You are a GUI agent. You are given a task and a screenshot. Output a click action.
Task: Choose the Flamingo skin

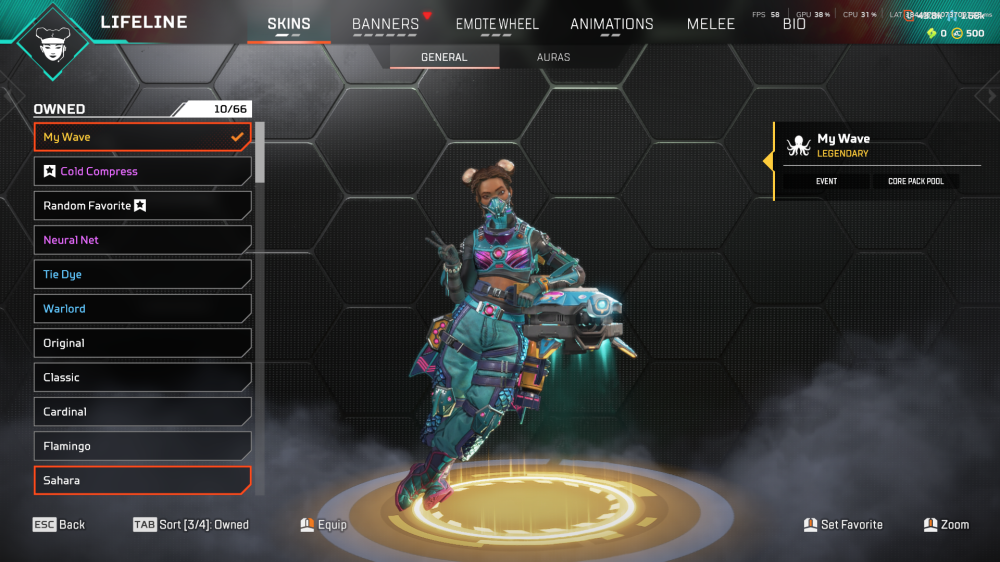pyautogui.click(x=142, y=446)
